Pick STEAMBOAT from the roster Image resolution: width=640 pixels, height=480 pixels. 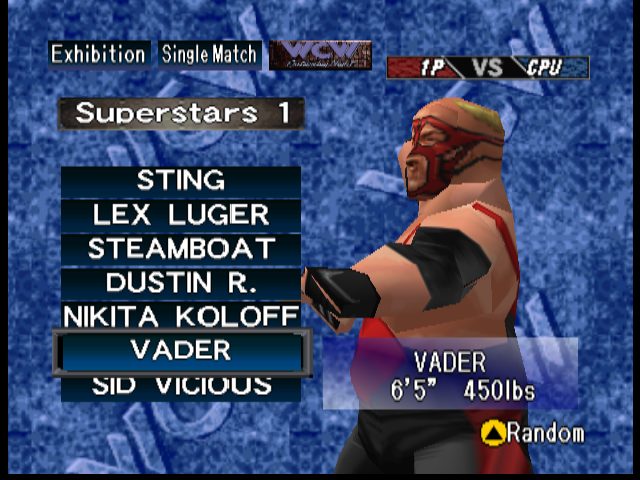180,249
